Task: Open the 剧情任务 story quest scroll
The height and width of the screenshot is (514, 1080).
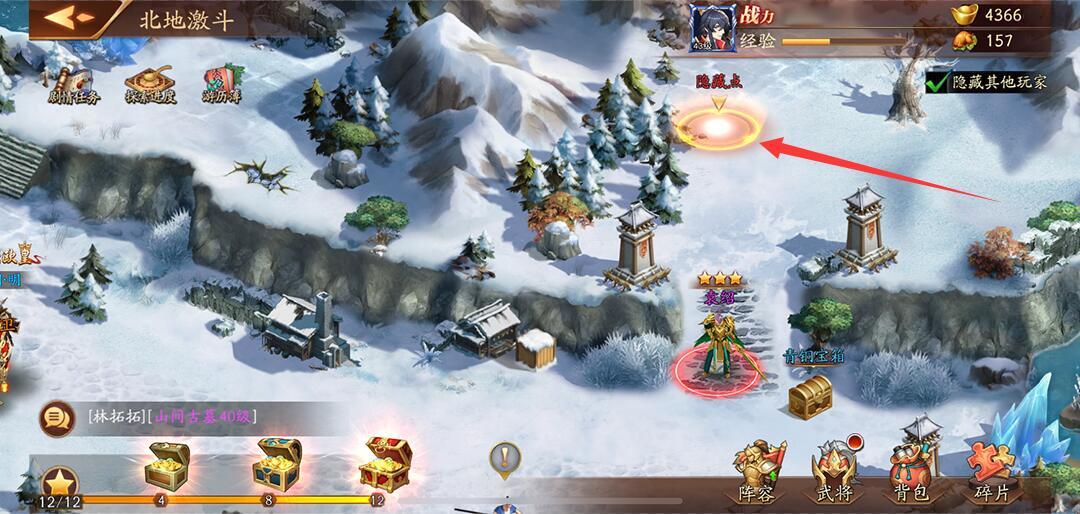Action: click(x=72, y=80)
